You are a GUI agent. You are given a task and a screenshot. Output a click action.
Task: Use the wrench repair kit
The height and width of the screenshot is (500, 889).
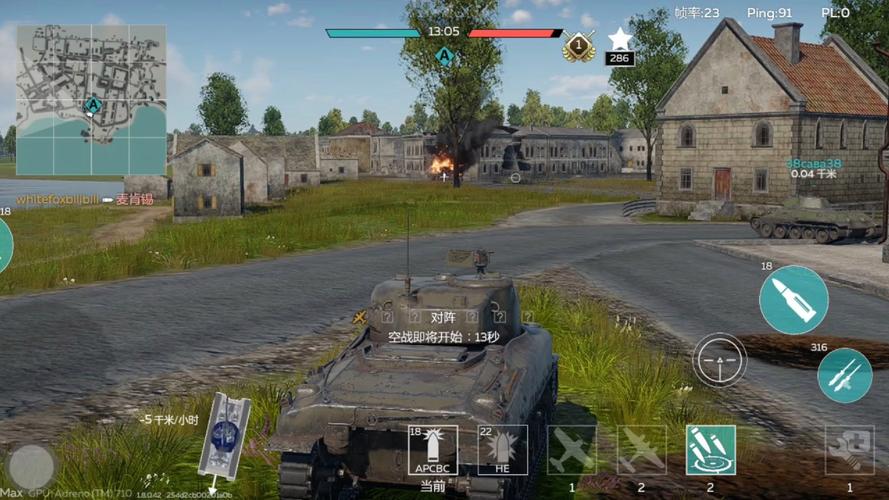849,450
